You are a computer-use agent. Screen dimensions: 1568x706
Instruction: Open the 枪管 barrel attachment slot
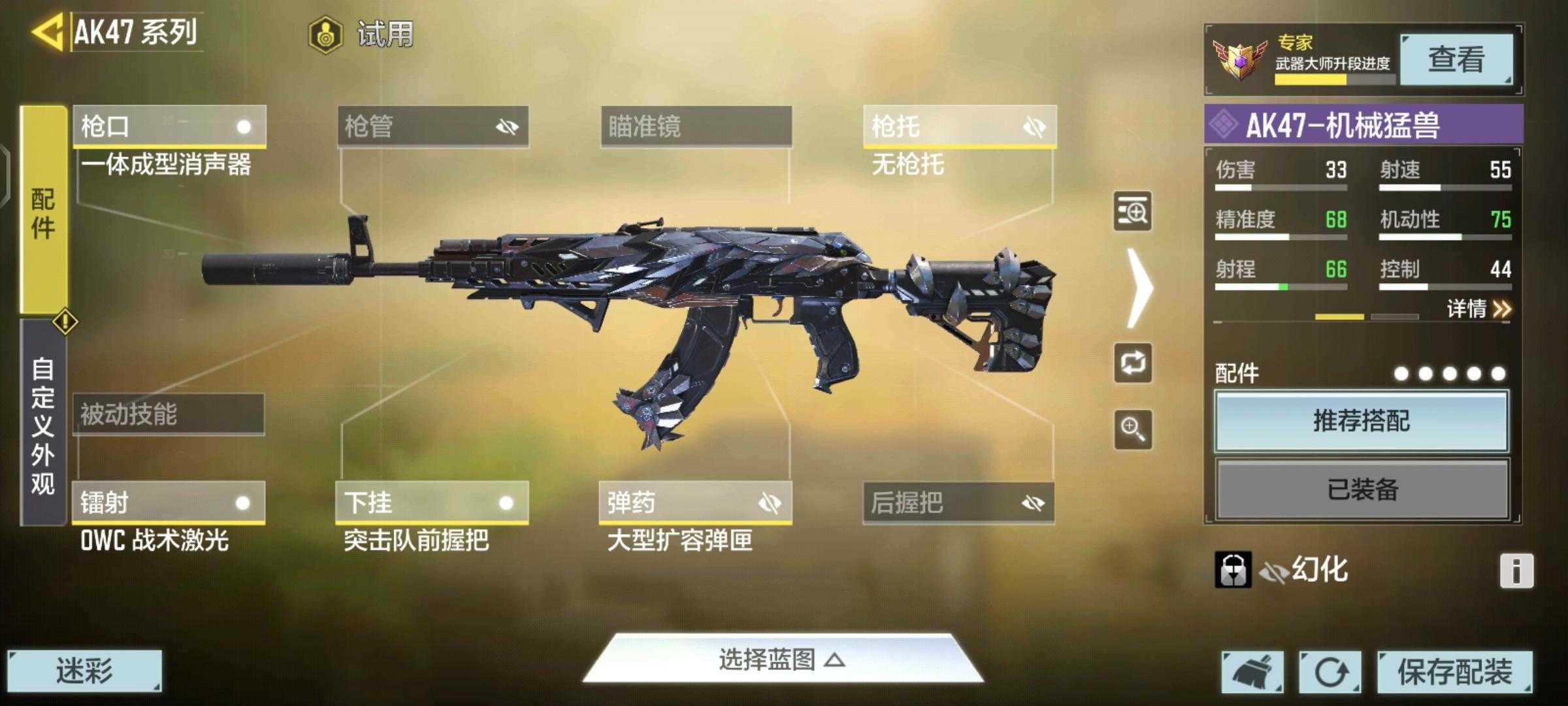433,126
